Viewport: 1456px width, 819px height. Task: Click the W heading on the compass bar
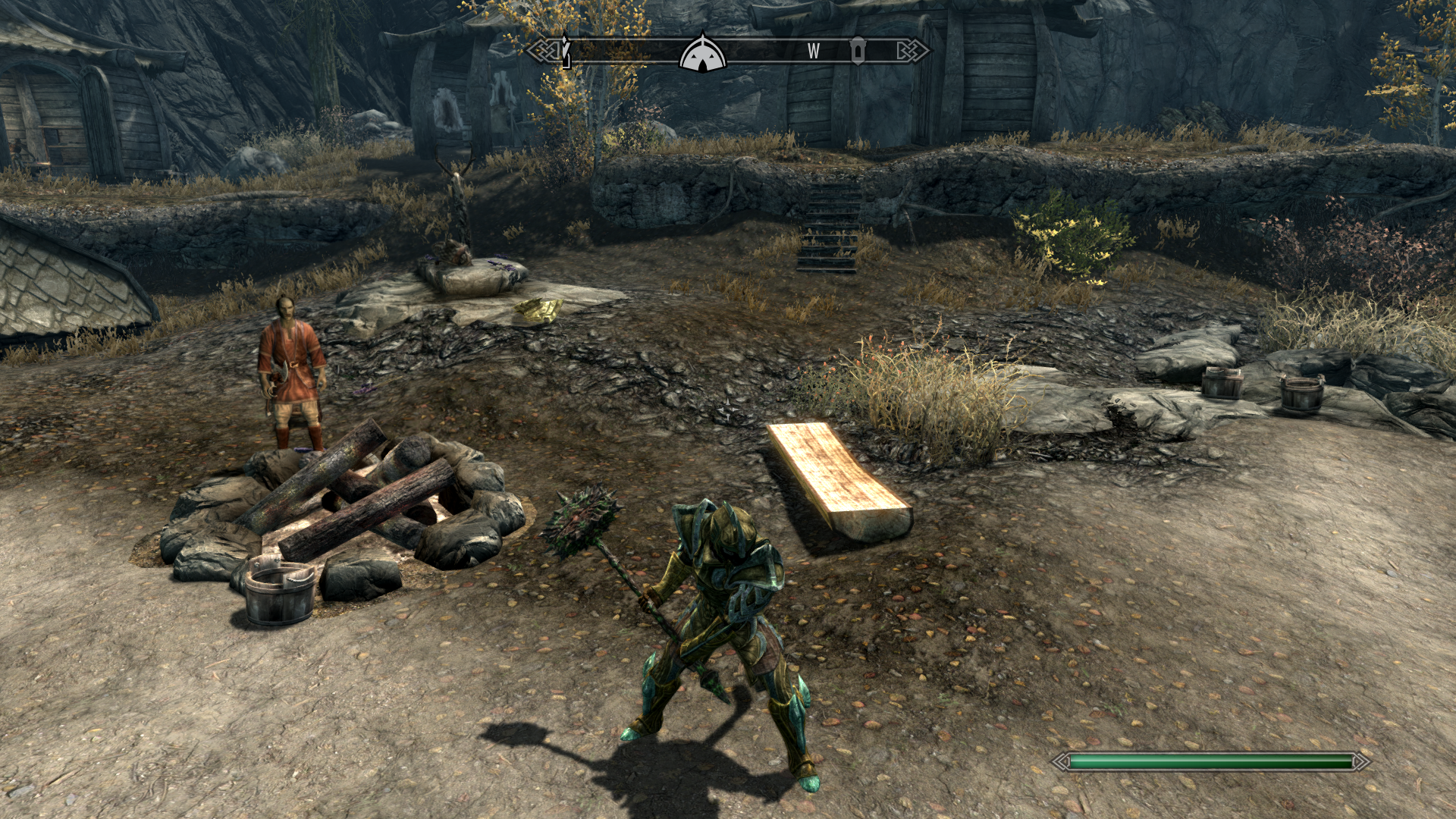[x=814, y=51]
